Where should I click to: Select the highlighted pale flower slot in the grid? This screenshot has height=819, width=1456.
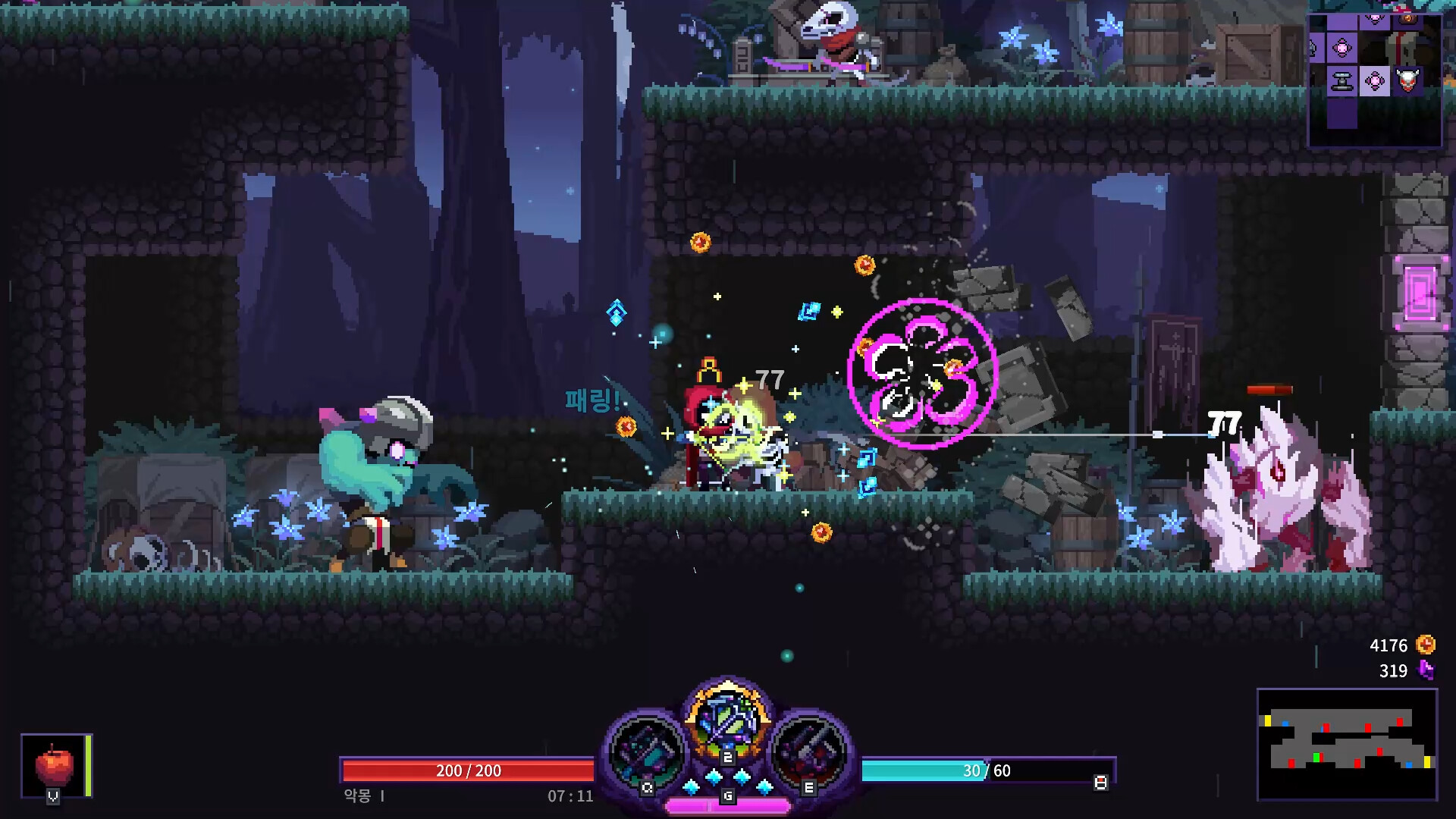pyautogui.click(x=1375, y=80)
